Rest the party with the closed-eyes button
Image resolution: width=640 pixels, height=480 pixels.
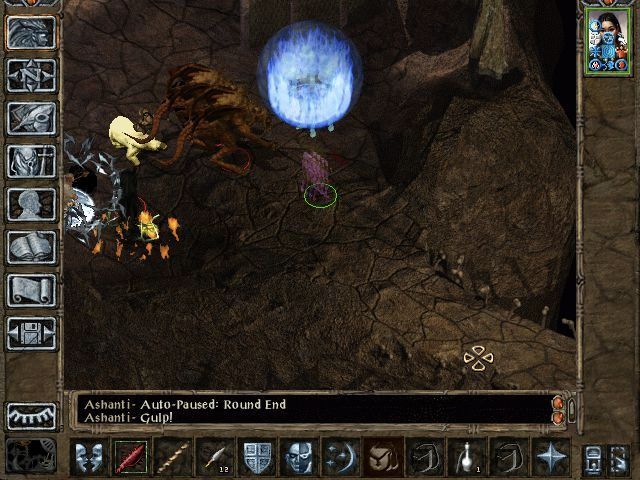[x=32, y=415]
